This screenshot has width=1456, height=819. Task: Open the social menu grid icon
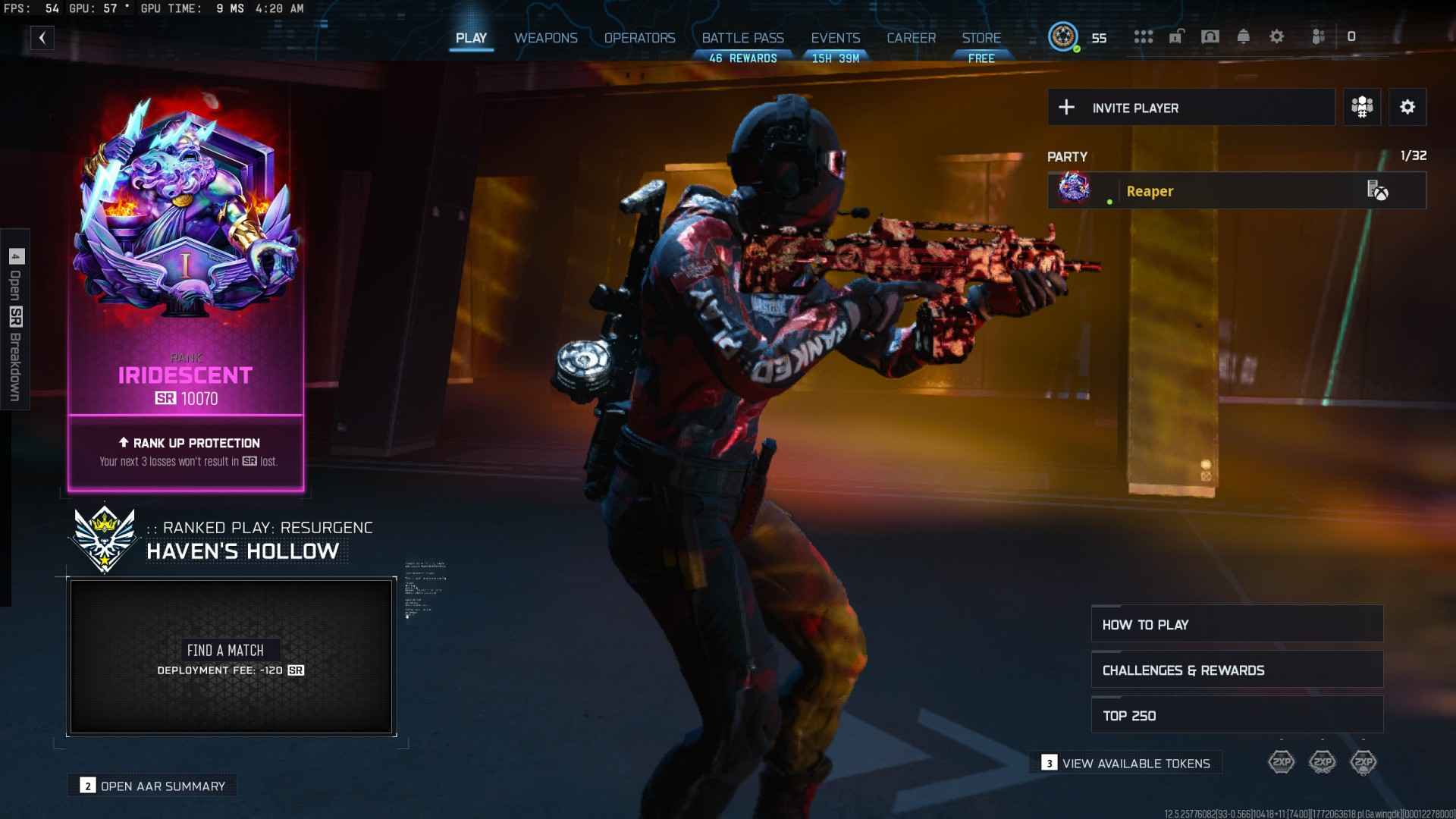(1144, 36)
